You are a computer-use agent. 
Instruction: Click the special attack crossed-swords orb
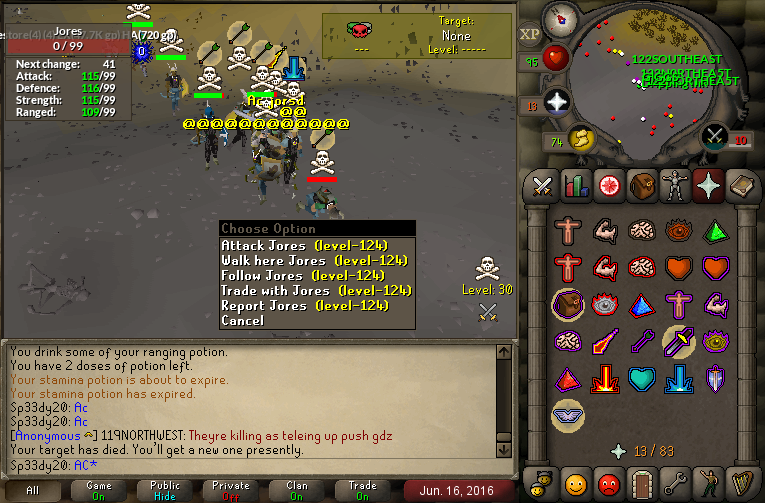[714, 136]
